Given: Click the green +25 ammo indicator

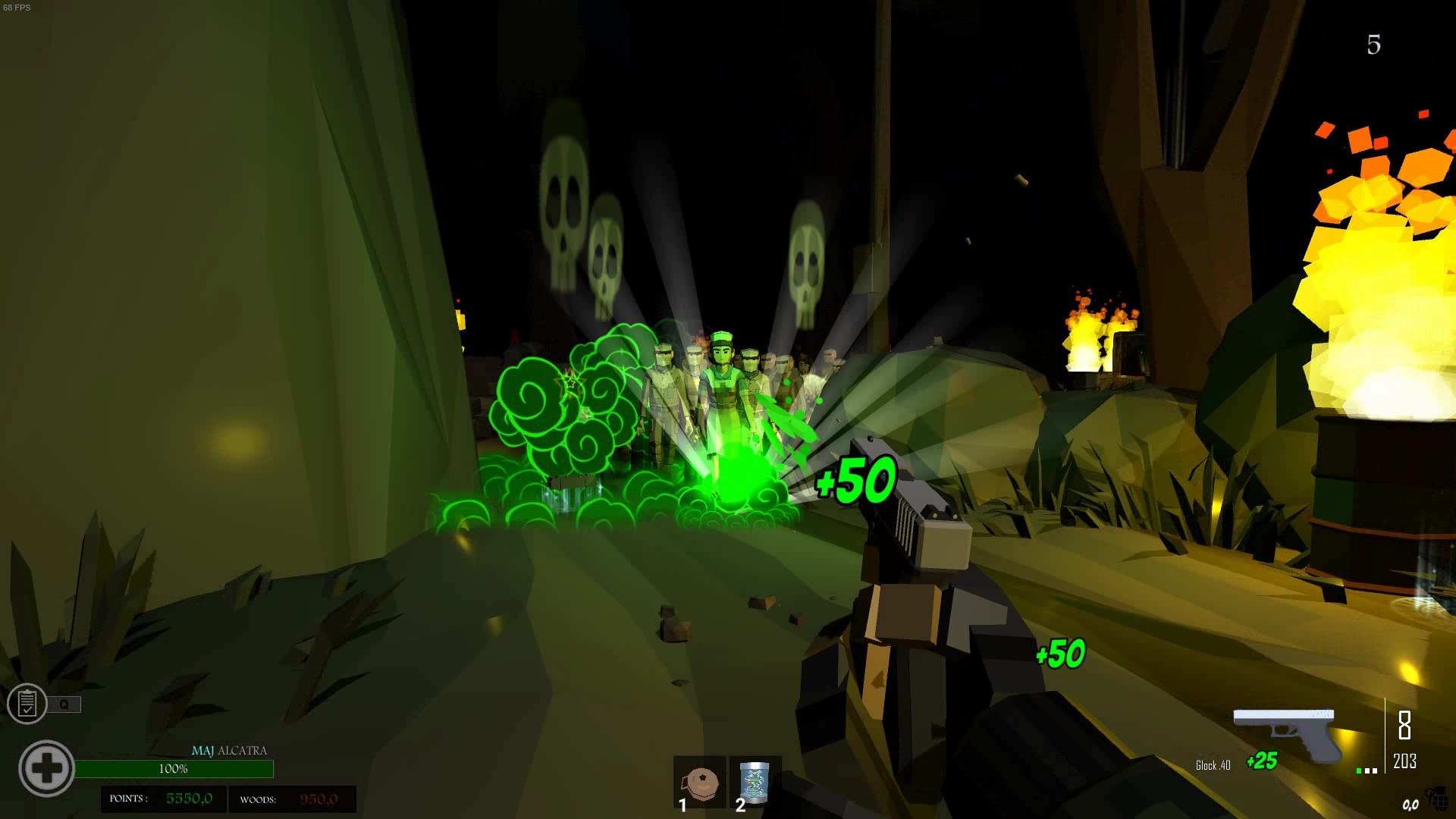Looking at the screenshot, I should click(x=1262, y=761).
